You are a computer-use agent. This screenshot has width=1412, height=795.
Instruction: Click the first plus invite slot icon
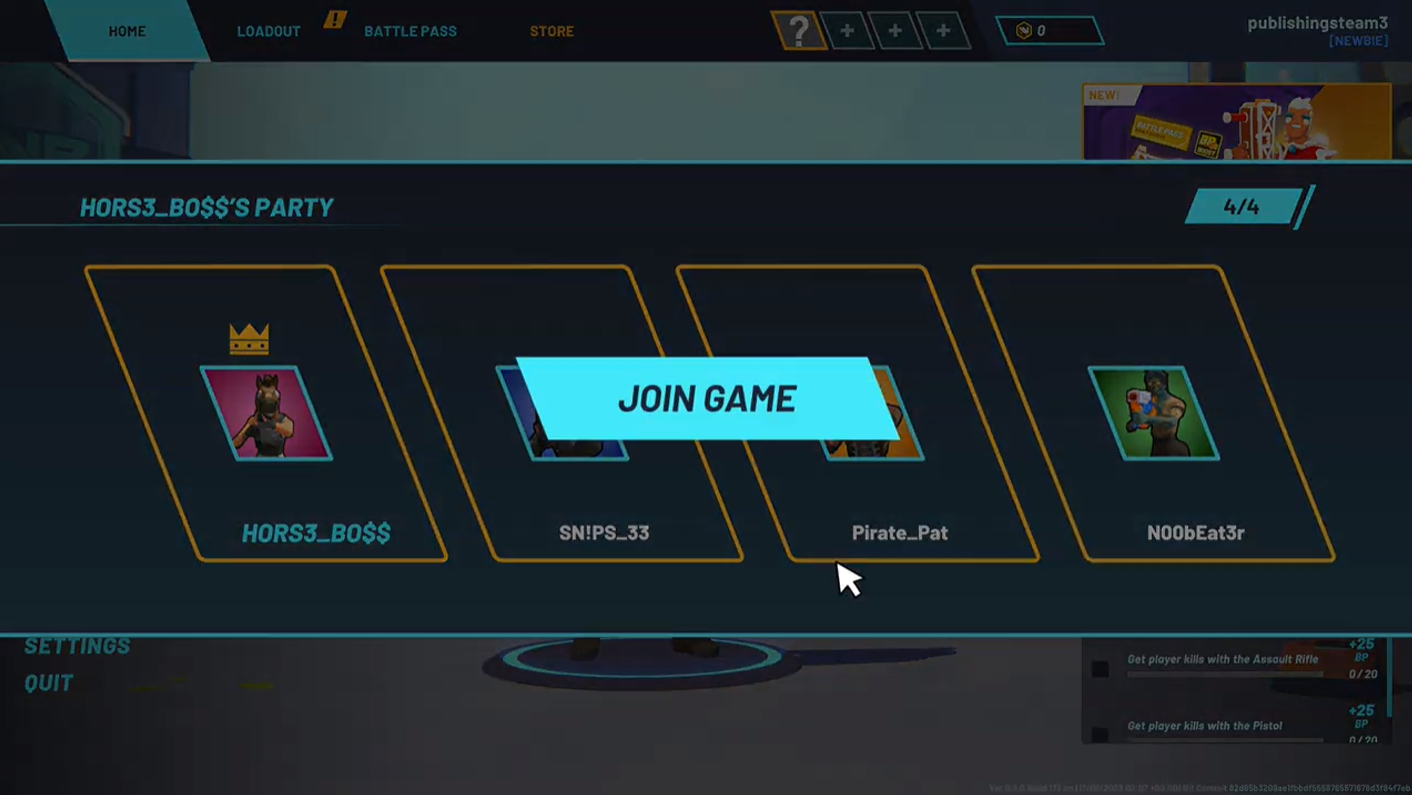point(847,30)
